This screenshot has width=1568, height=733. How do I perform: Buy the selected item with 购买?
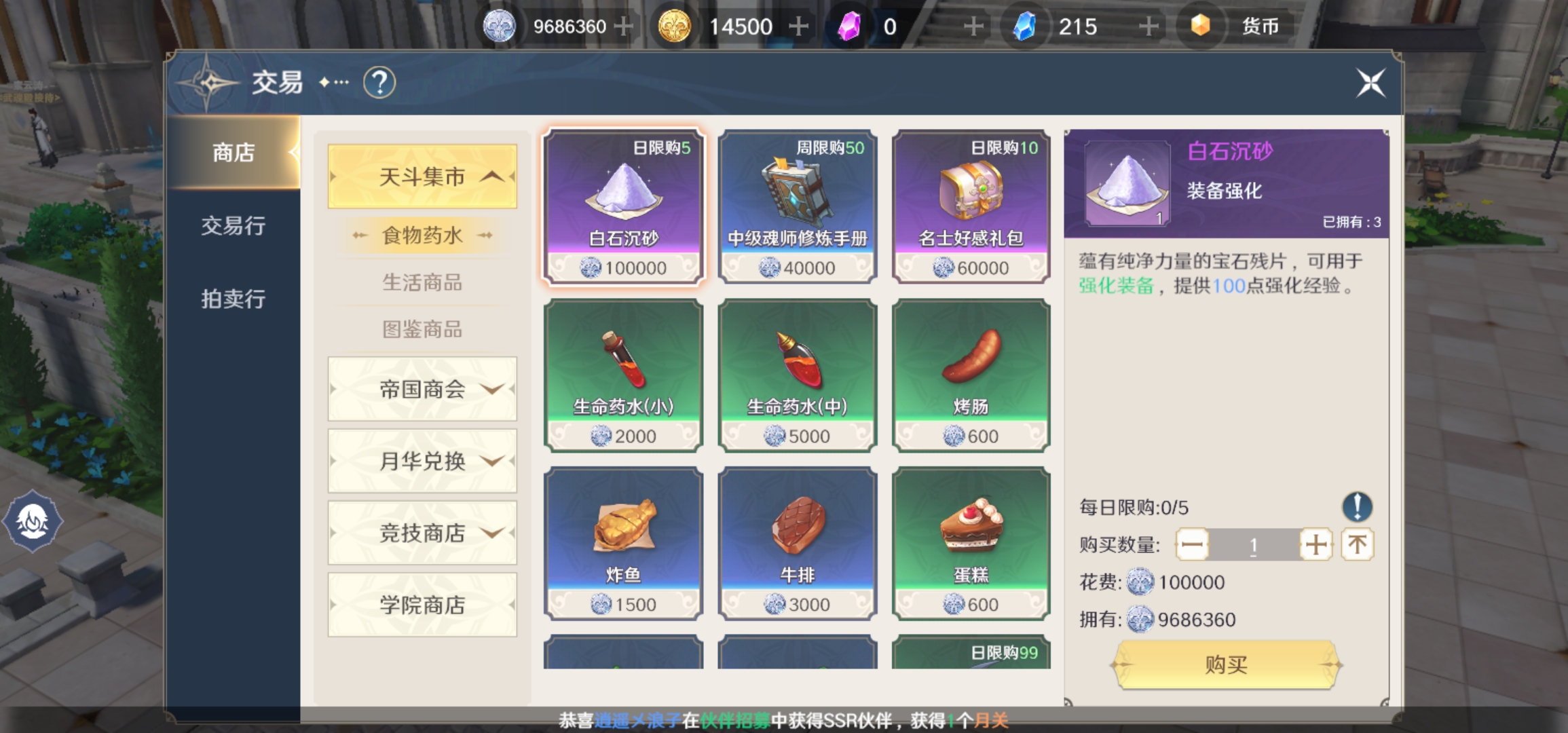pyautogui.click(x=1226, y=665)
